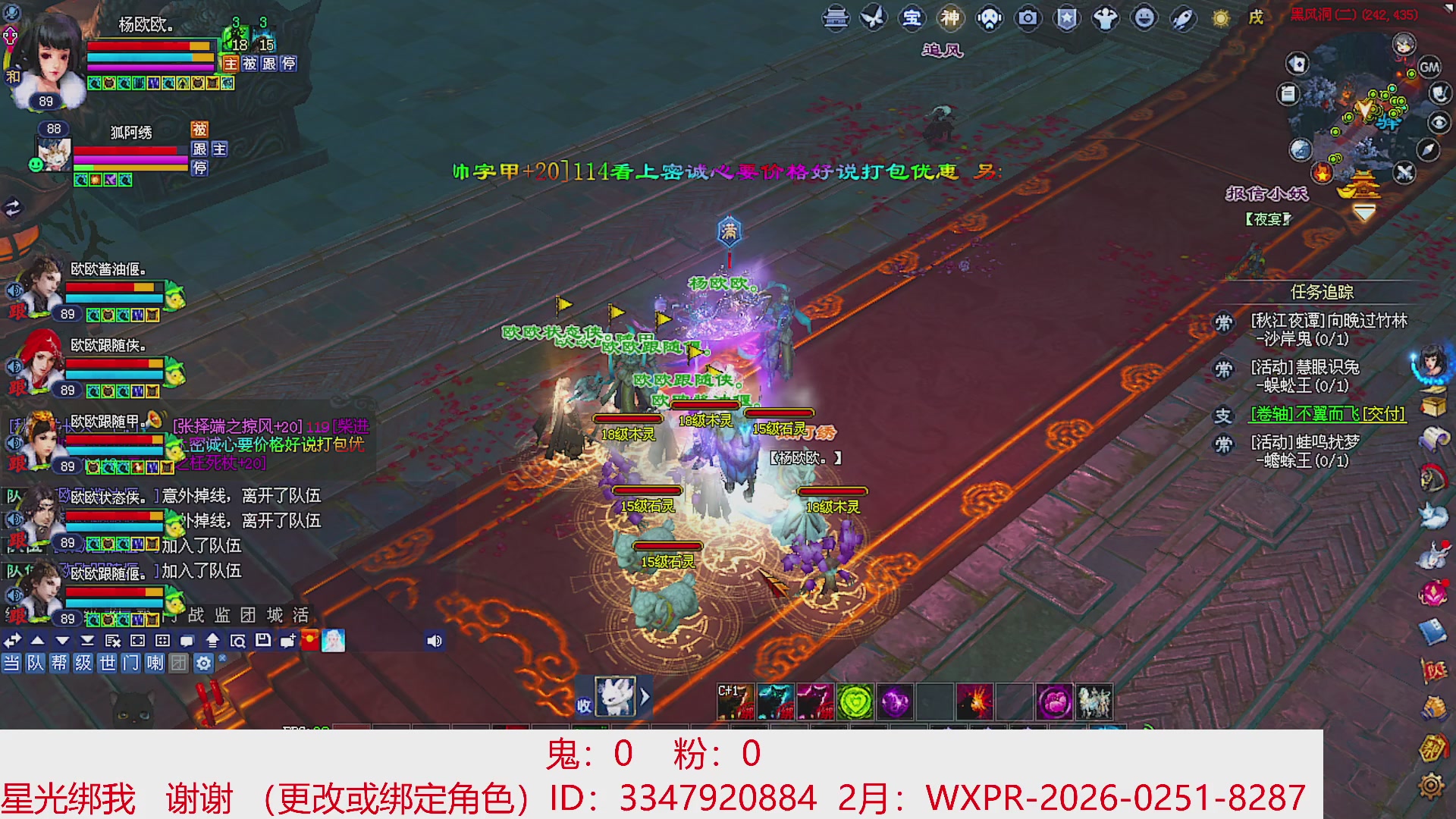Open the 神 (deity) icon in top toolbar
This screenshot has width=1456, height=819.
(950, 19)
